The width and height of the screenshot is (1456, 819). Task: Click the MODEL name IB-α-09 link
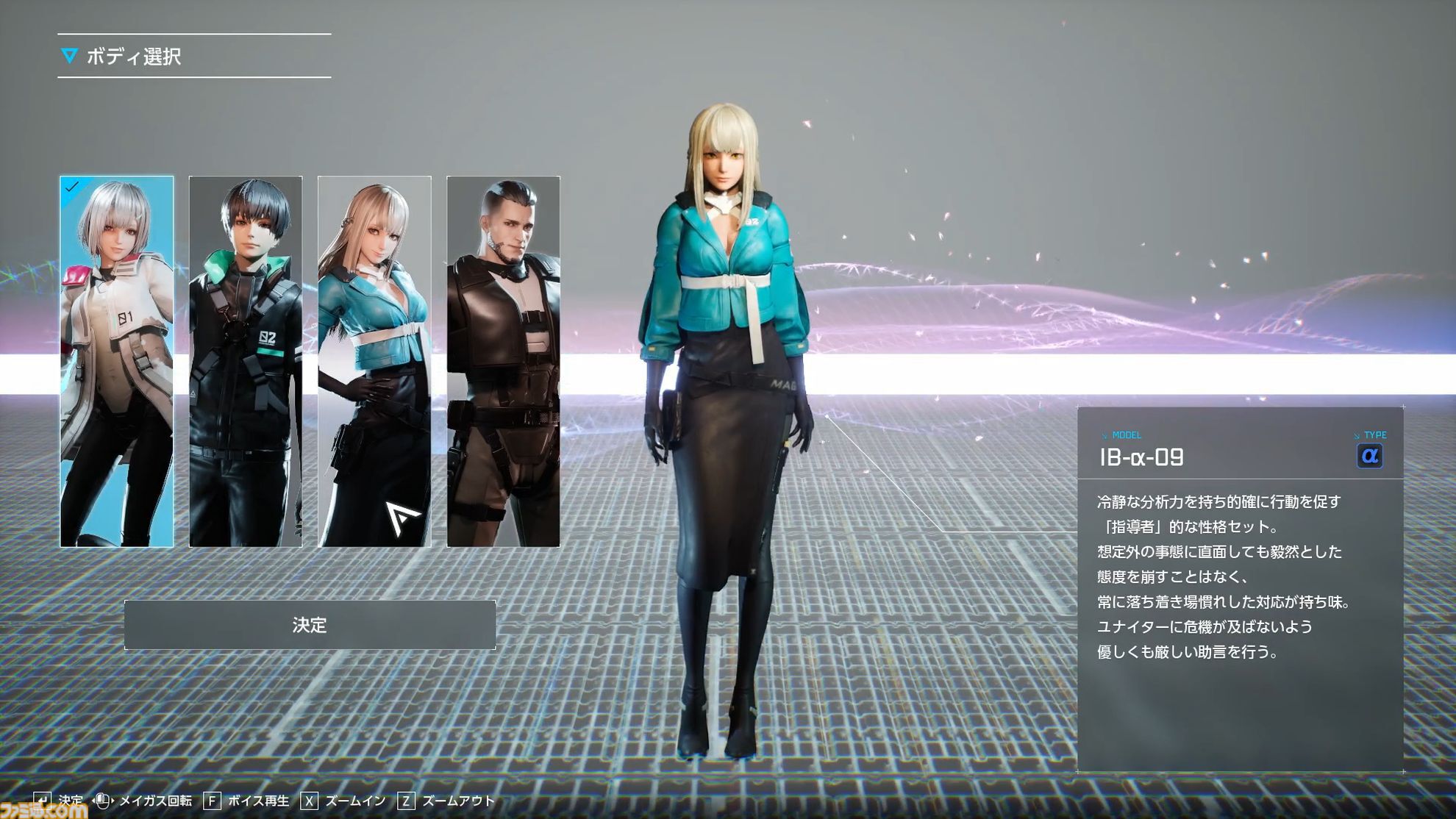[x=1142, y=456]
